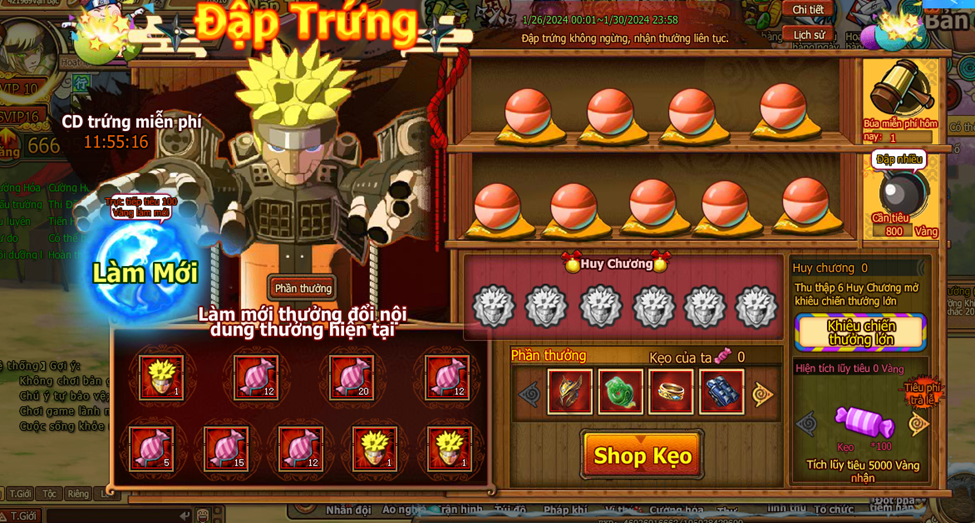975x523 pixels.
Task: Select the free hammer icon
Action: pyautogui.click(x=900, y=90)
